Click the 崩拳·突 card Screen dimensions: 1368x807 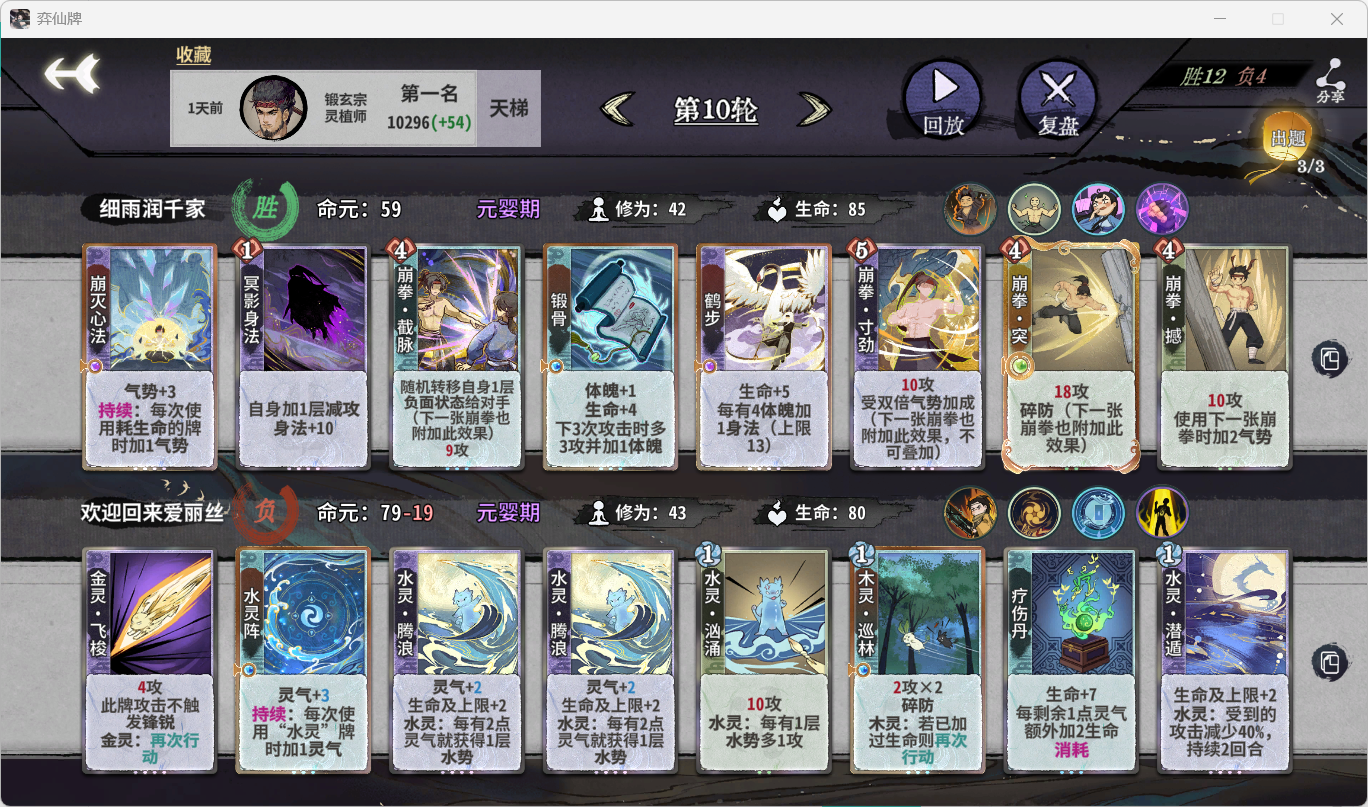click(x=1070, y=357)
